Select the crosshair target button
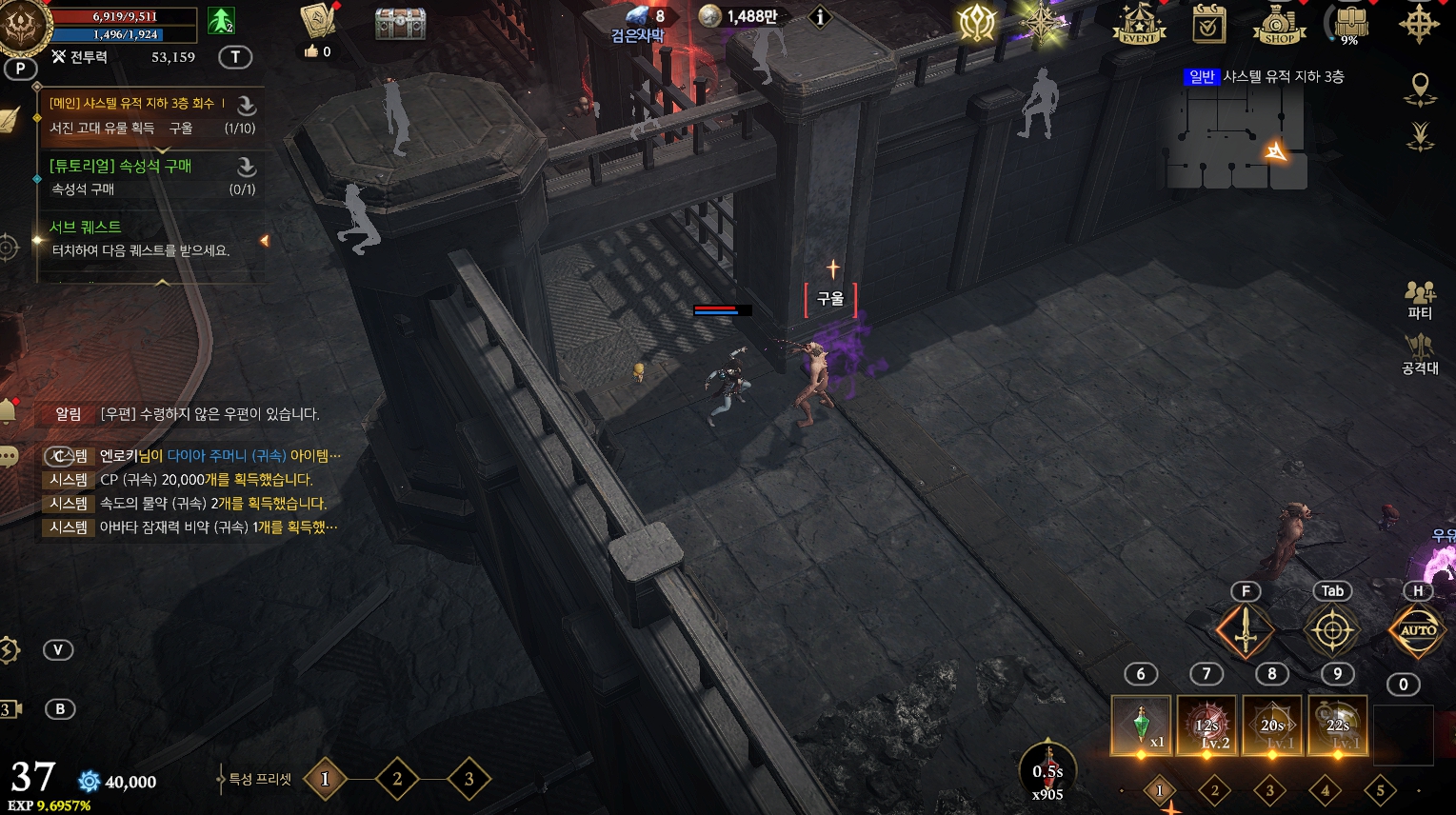 click(x=1331, y=630)
